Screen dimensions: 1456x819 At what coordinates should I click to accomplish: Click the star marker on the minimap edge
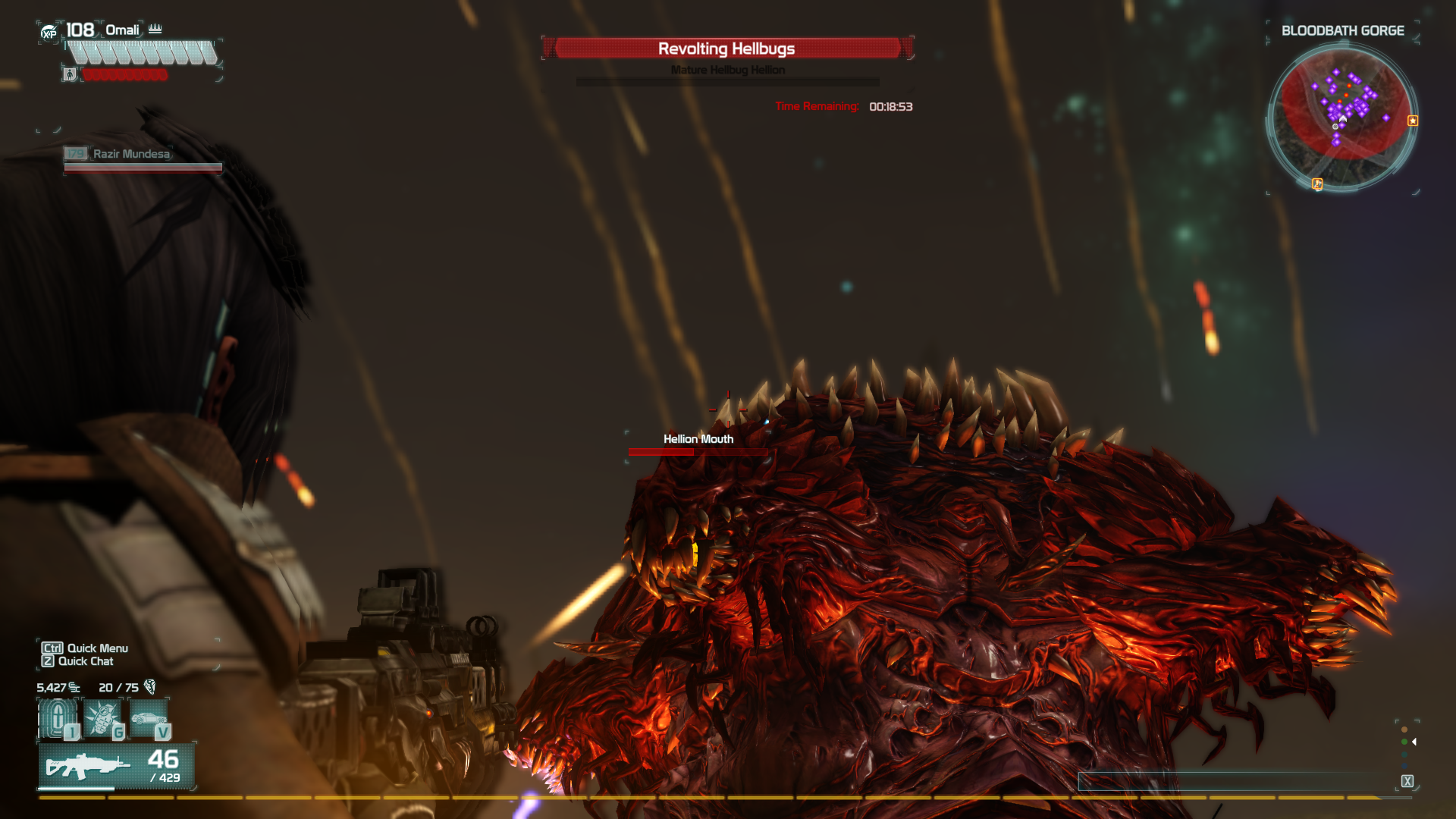(x=1413, y=121)
